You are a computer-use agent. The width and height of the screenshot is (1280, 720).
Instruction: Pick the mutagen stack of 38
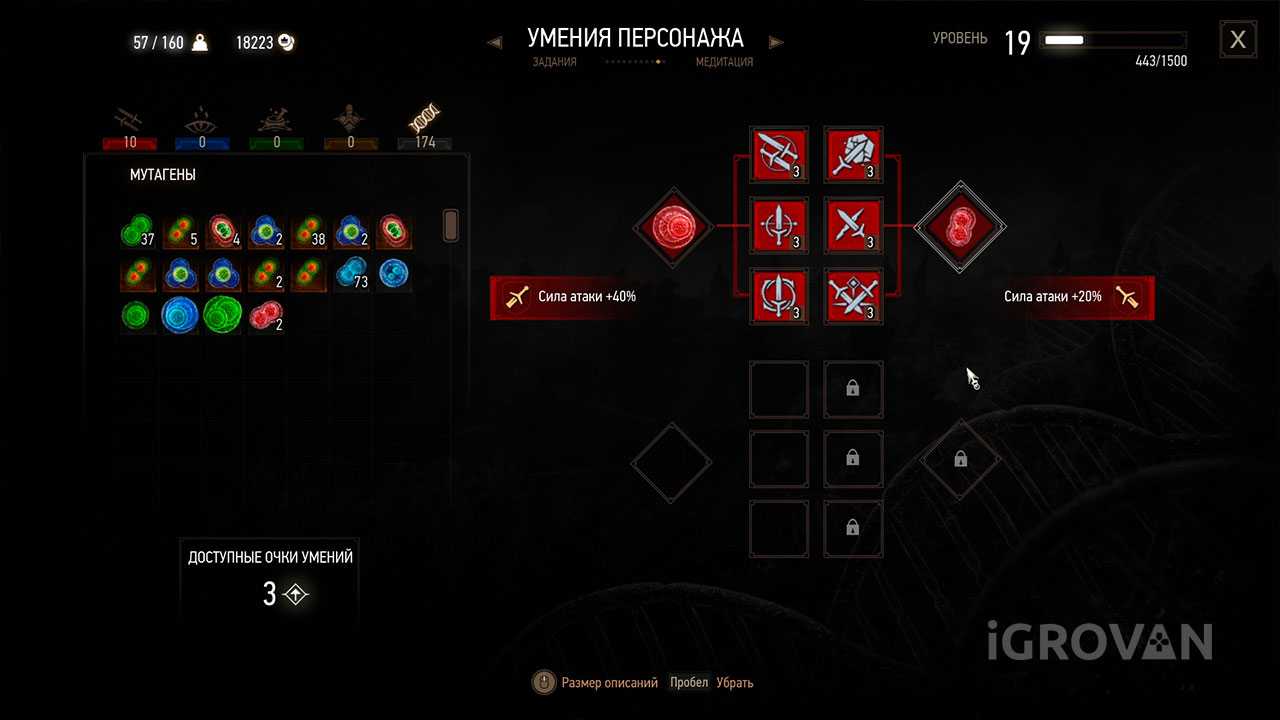308,232
